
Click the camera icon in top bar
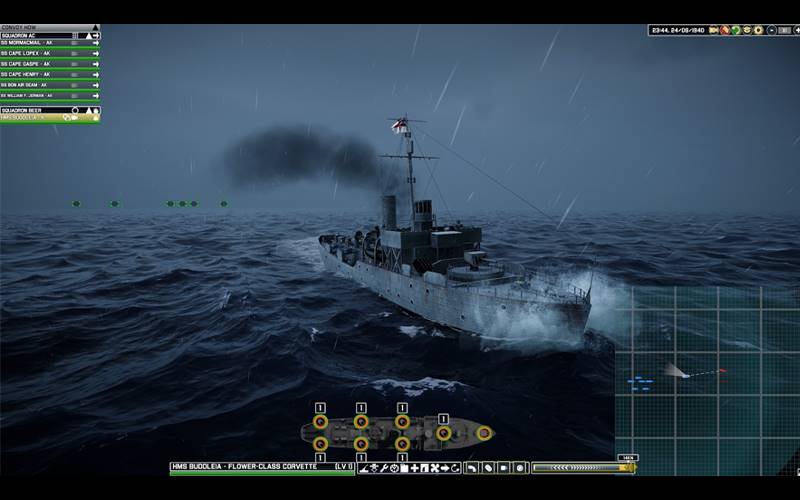click(x=714, y=30)
